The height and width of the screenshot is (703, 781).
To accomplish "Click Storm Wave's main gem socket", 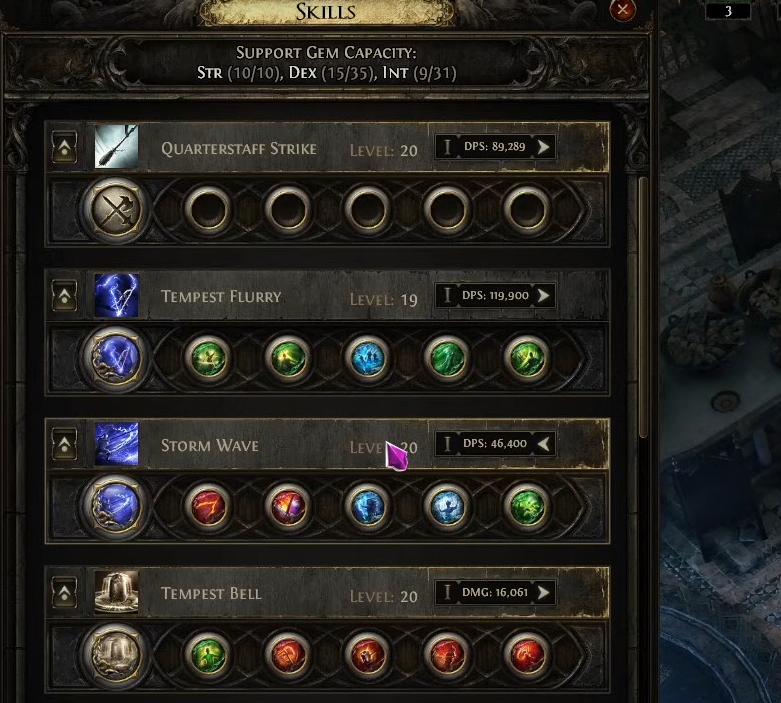I will pyautogui.click(x=117, y=507).
